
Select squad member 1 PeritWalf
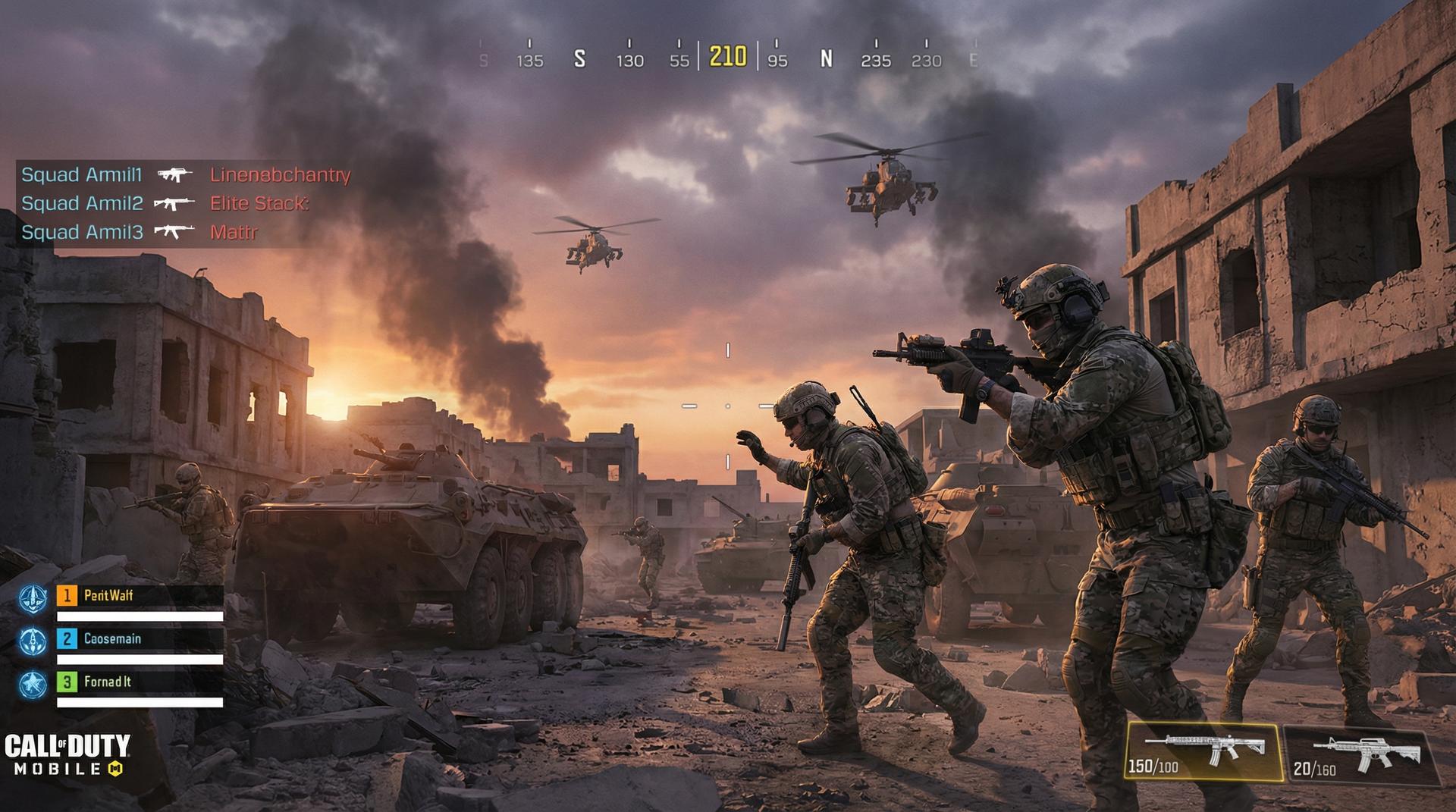point(140,596)
